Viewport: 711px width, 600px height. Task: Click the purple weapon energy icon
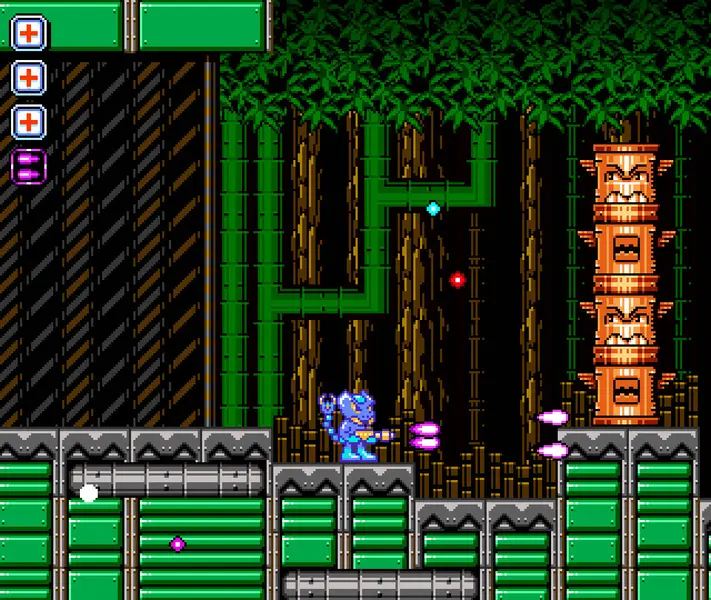point(28,165)
